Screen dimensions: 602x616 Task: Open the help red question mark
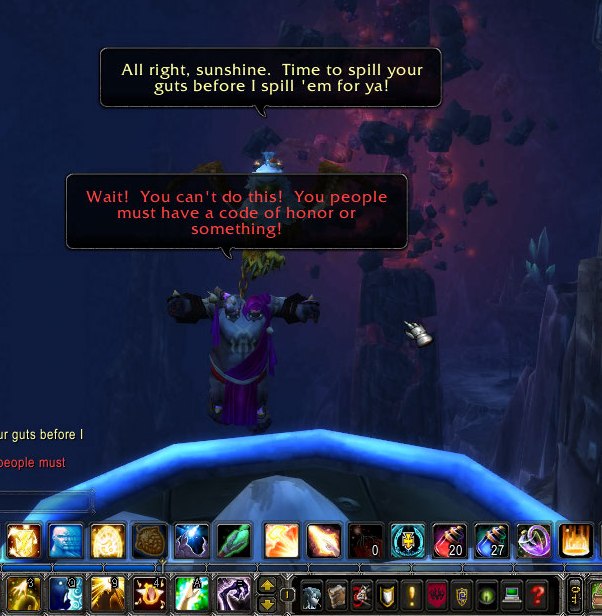[x=537, y=593]
